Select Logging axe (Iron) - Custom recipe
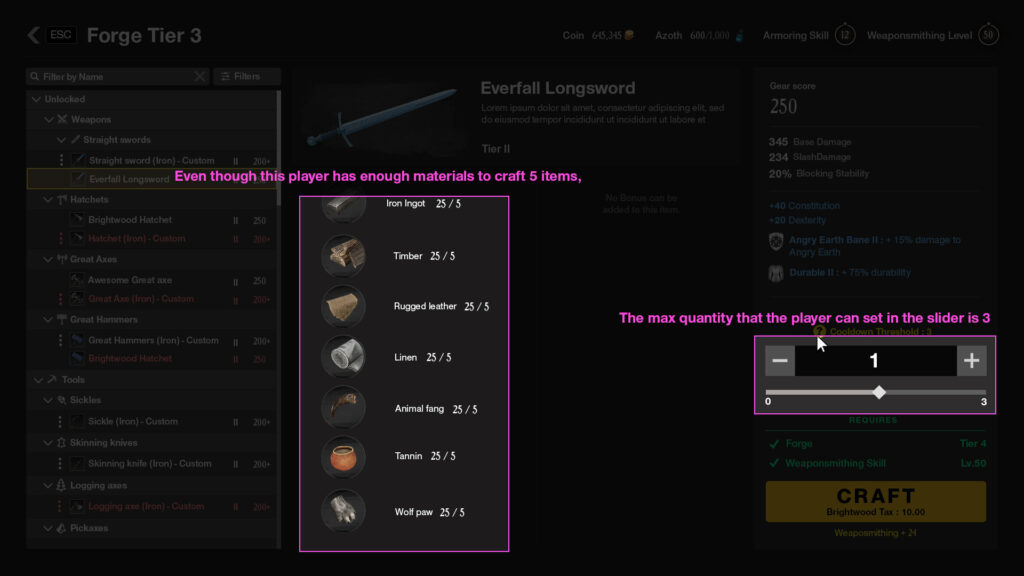The height and width of the screenshot is (576, 1024). coord(146,507)
